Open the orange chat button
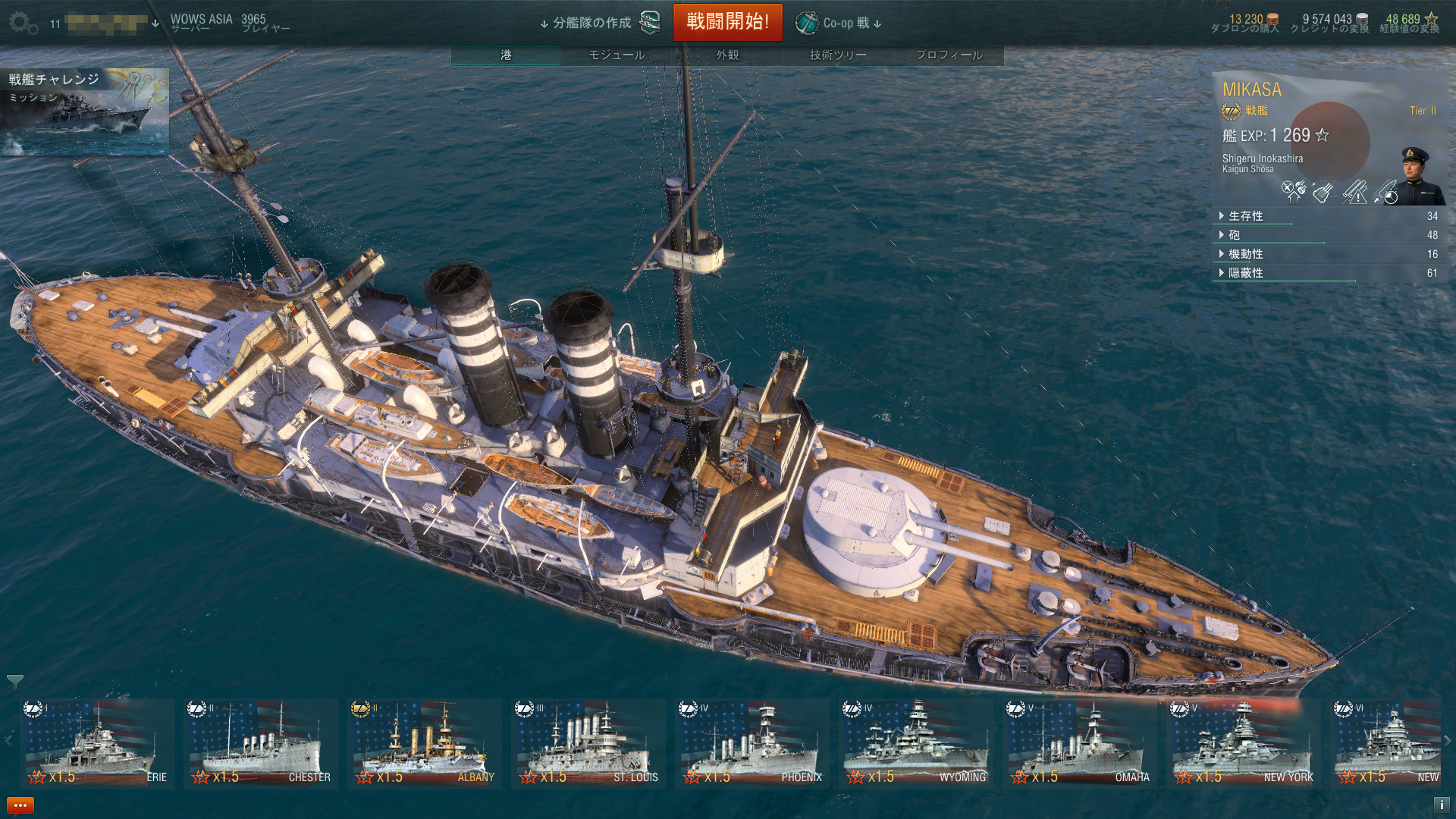This screenshot has height=819, width=1456. tap(20, 805)
